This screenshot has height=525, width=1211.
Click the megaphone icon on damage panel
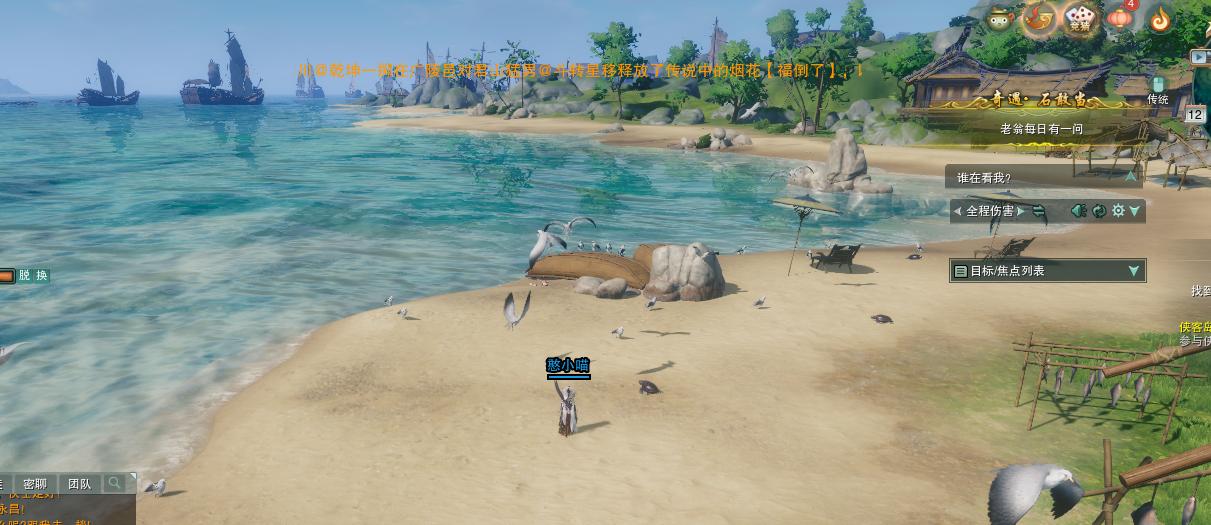coord(1078,211)
